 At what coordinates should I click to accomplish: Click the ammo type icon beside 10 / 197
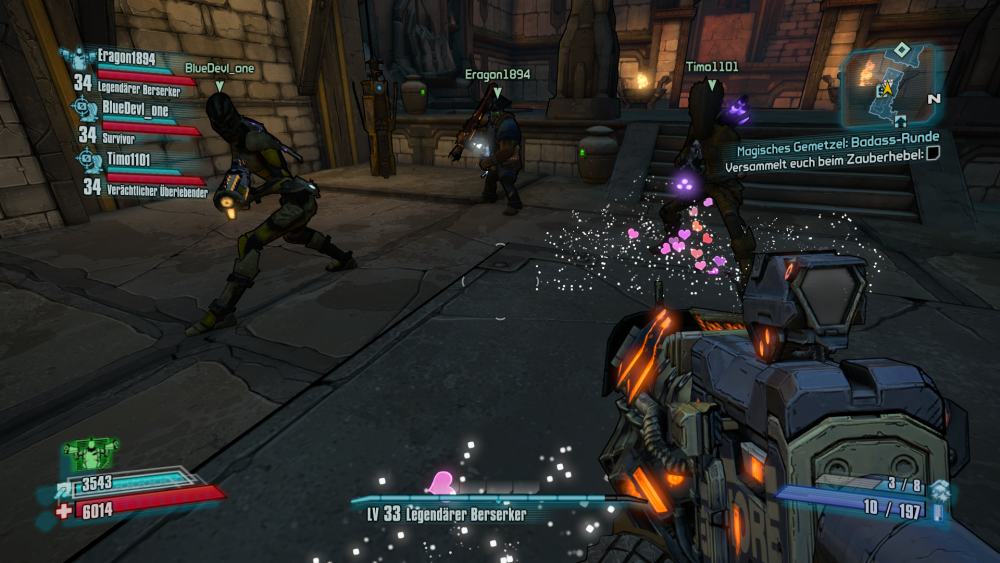click(x=938, y=512)
